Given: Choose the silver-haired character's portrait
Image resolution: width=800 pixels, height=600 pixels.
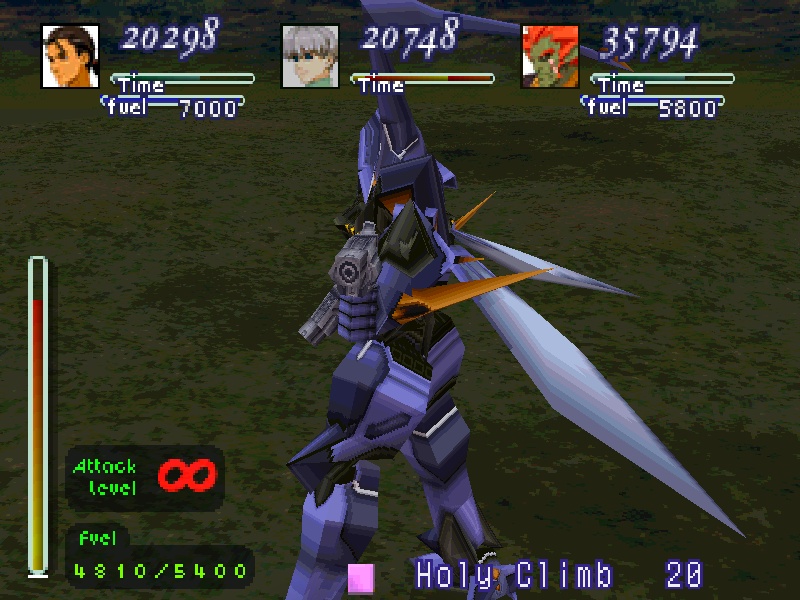Looking at the screenshot, I should (311, 56).
